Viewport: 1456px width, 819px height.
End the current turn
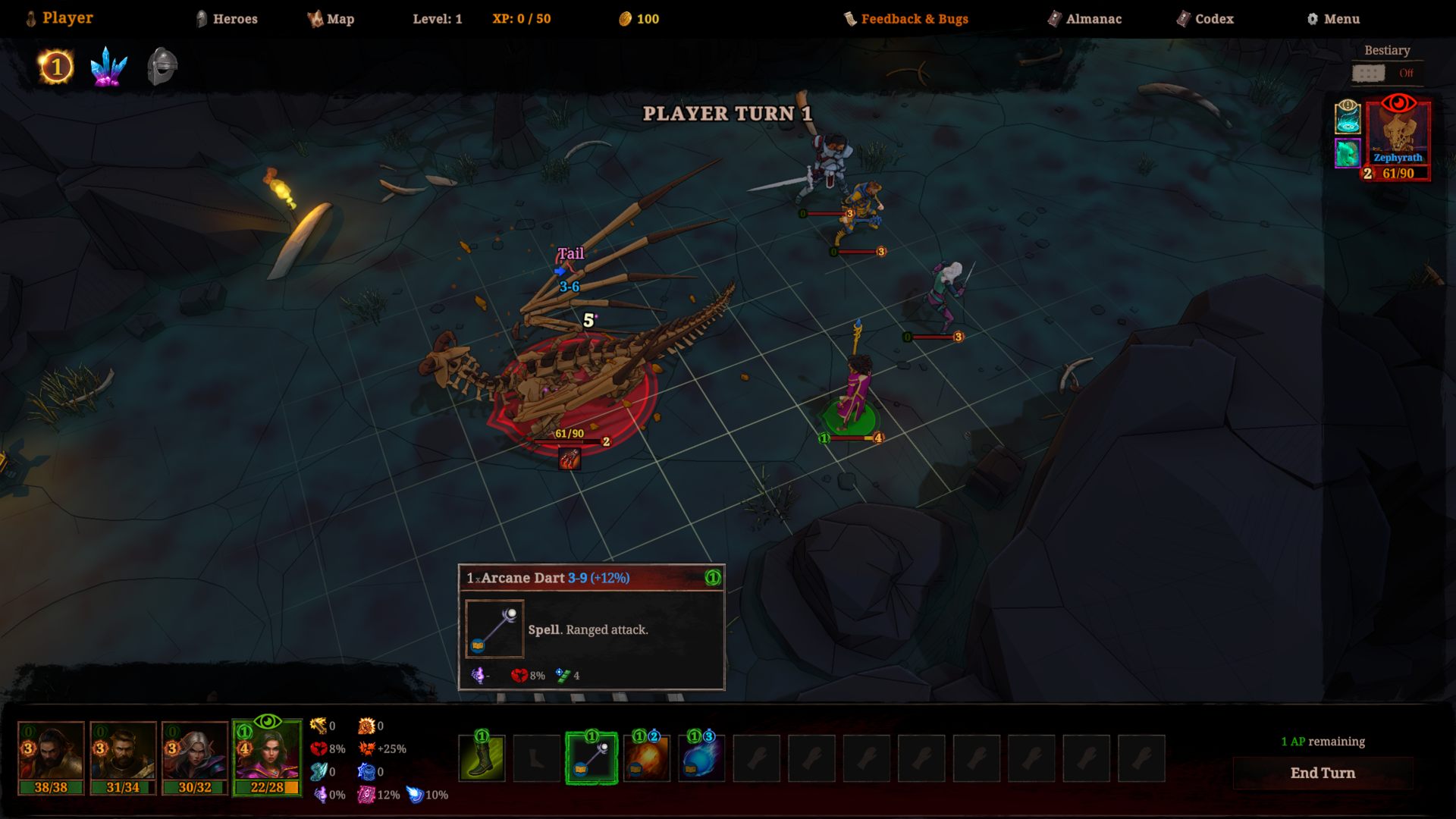(1323, 773)
